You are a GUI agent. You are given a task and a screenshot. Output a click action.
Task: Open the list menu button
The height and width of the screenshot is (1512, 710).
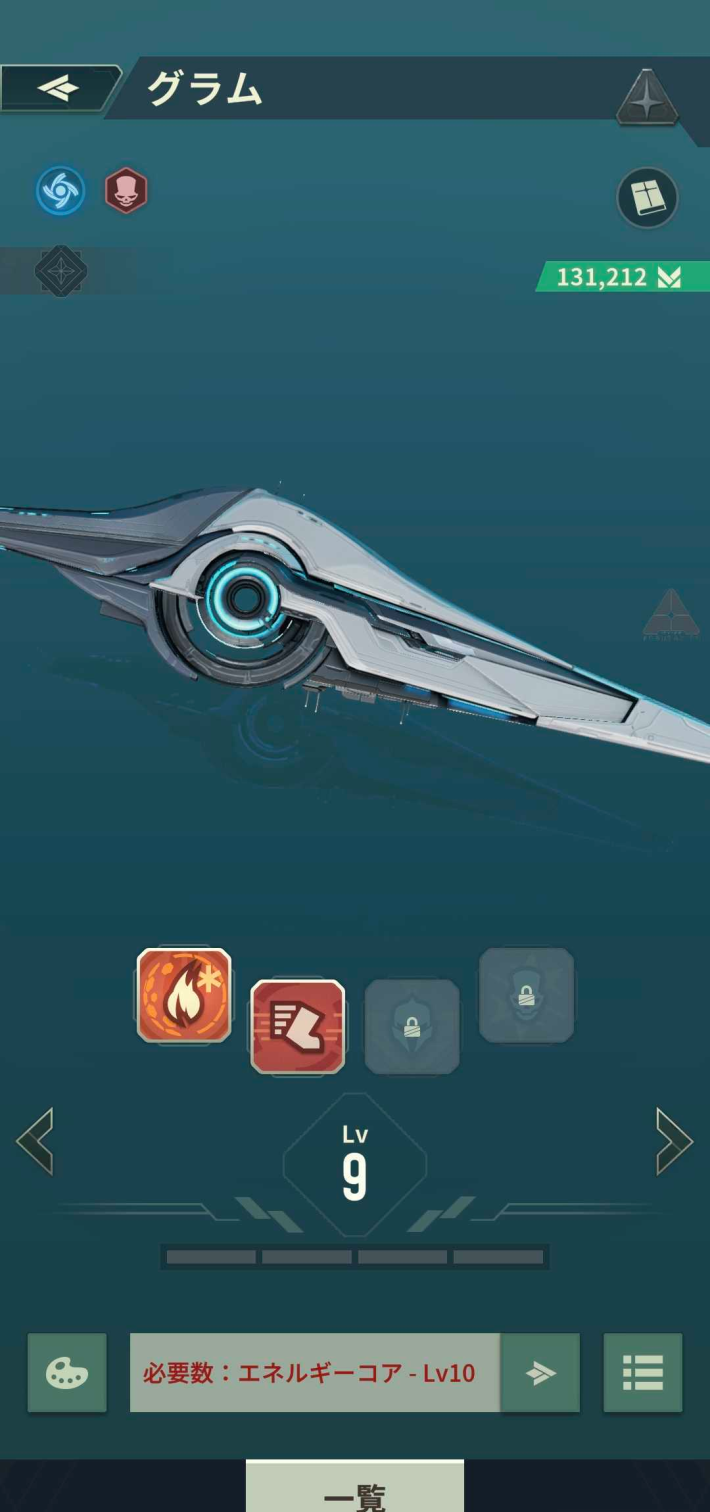point(643,1373)
